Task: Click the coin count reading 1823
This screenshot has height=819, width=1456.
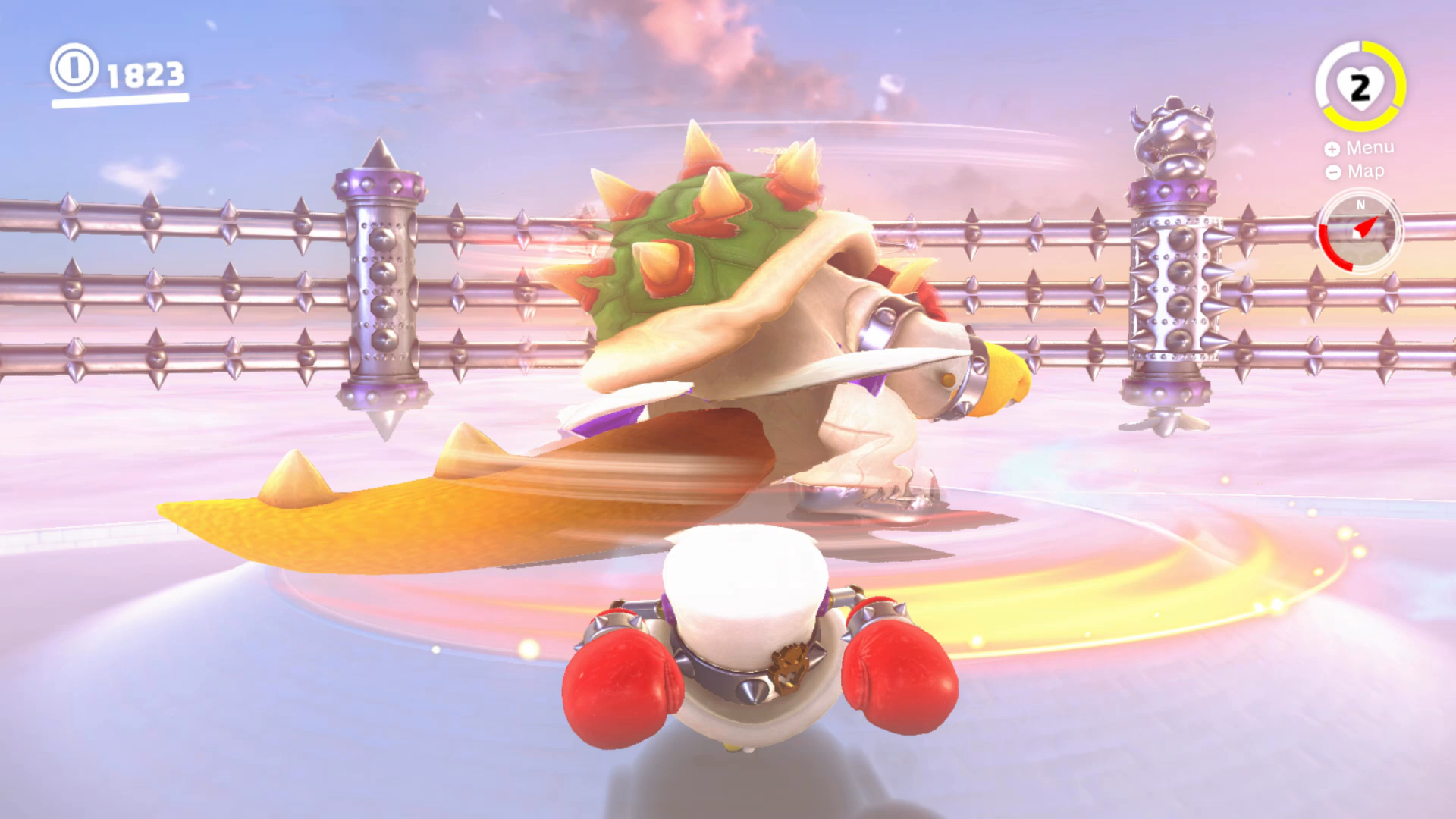Action: [x=144, y=74]
